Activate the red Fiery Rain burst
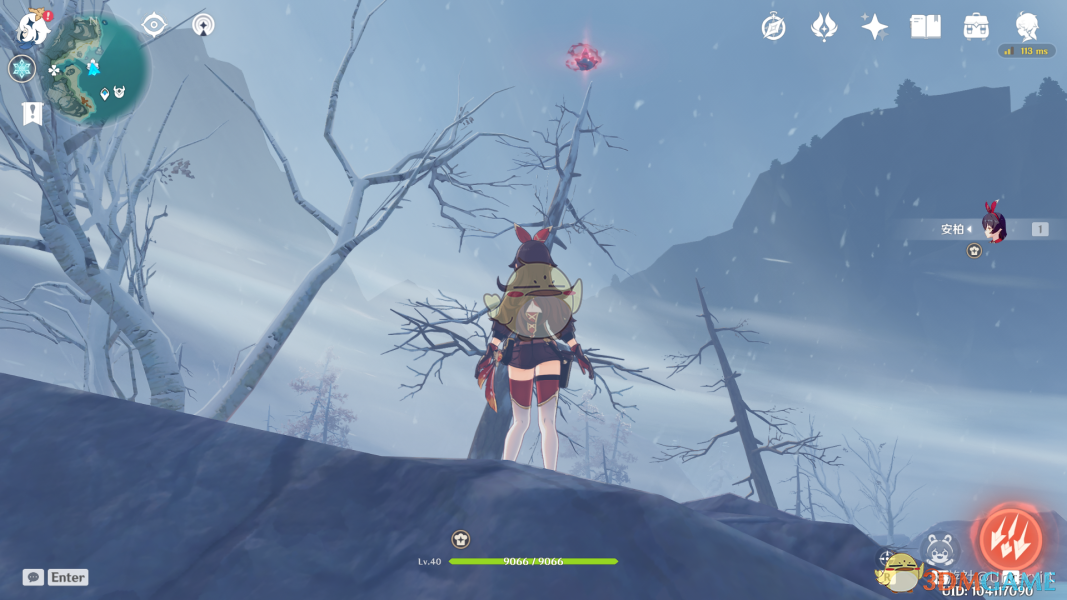Viewport: 1067px width, 600px height. pyautogui.click(x=1010, y=540)
